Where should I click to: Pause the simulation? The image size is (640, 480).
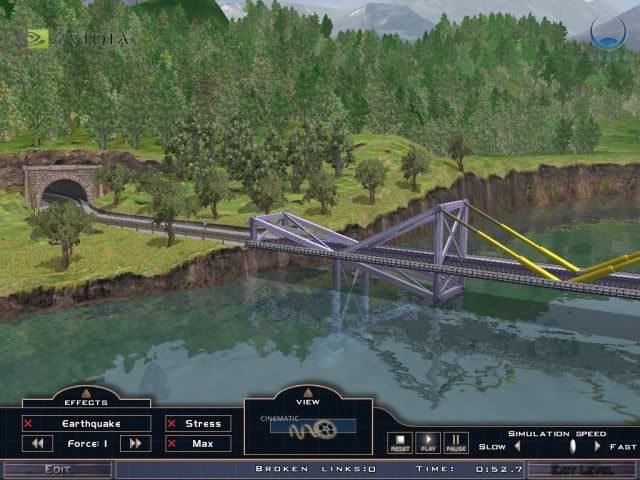point(456,442)
